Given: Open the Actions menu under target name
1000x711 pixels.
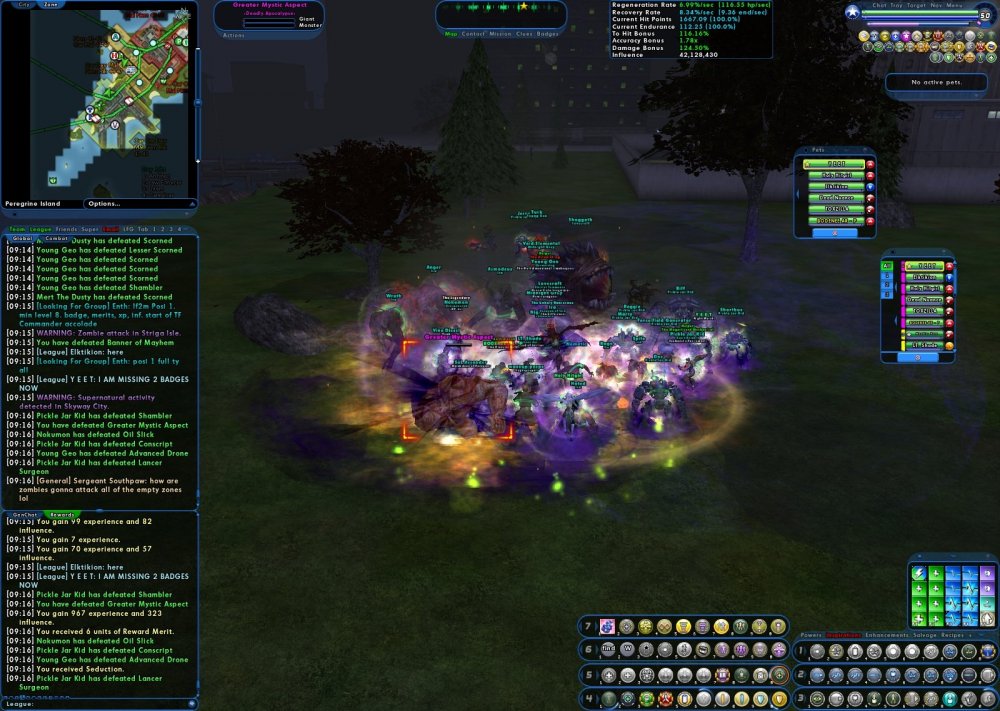Looking at the screenshot, I should click(x=233, y=34).
